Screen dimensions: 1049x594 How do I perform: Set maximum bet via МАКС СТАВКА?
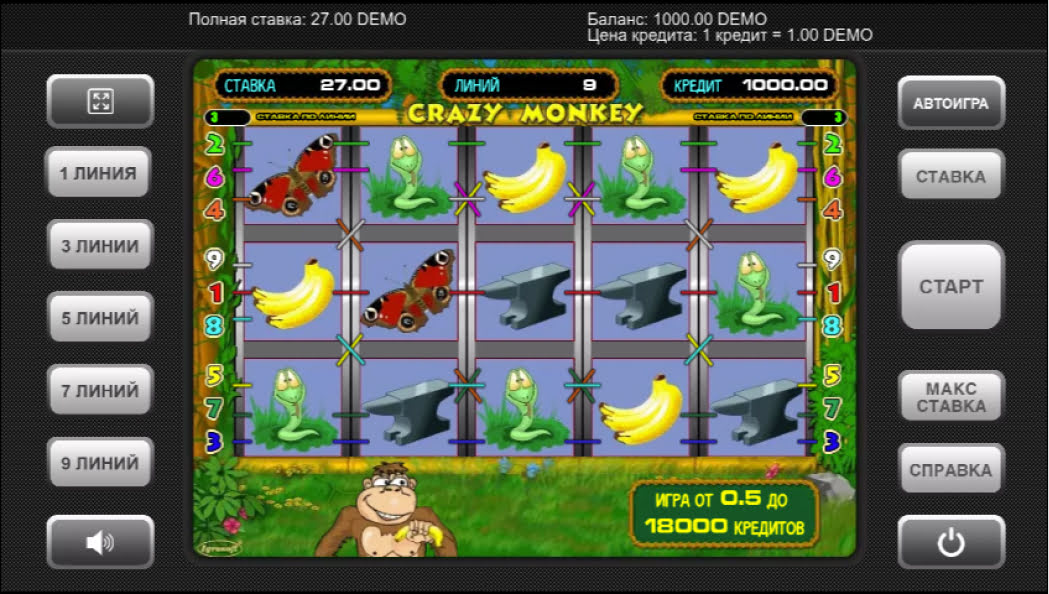click(x=950, y=397)
